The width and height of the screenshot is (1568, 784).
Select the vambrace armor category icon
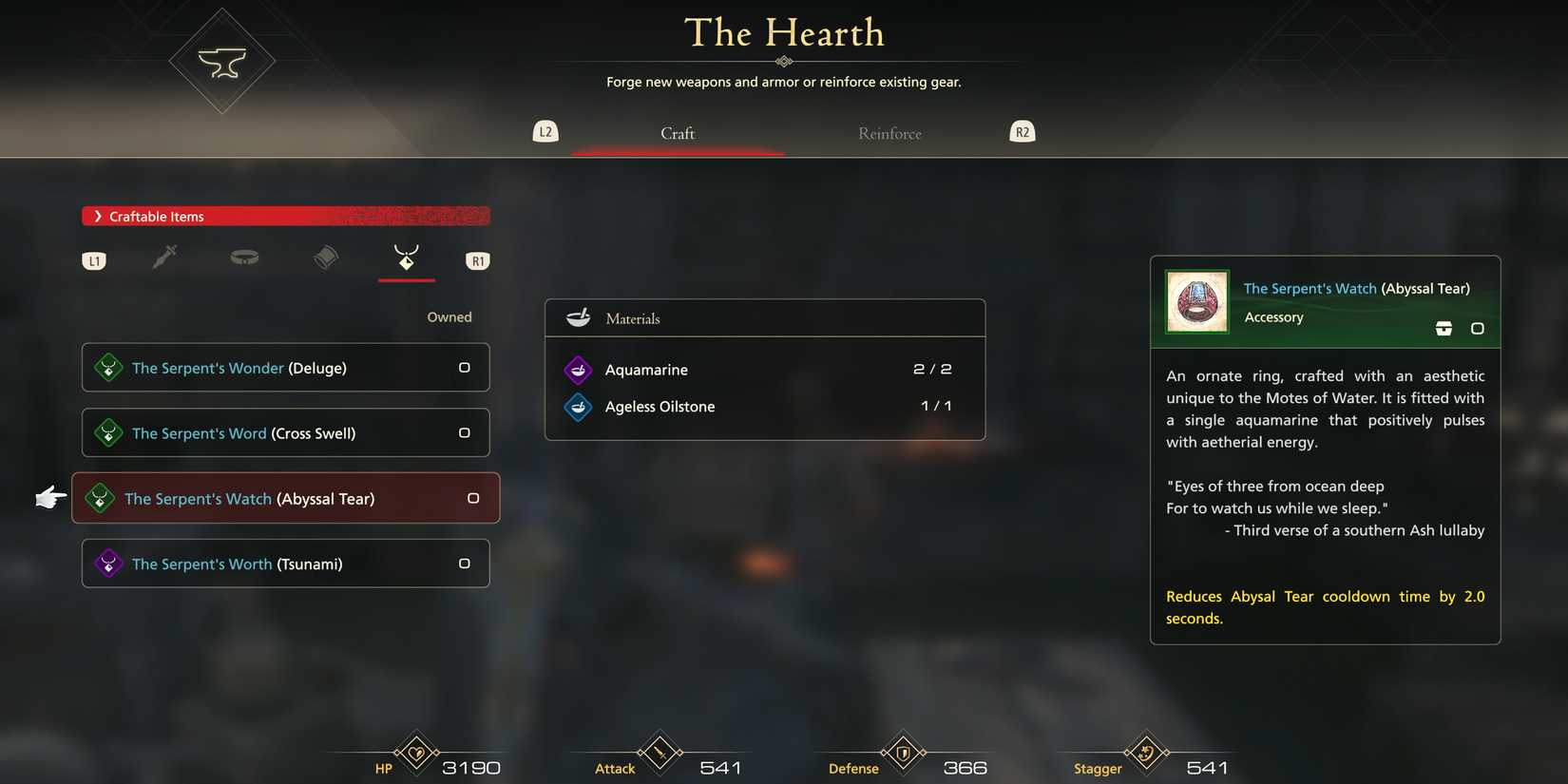point(325,257)
